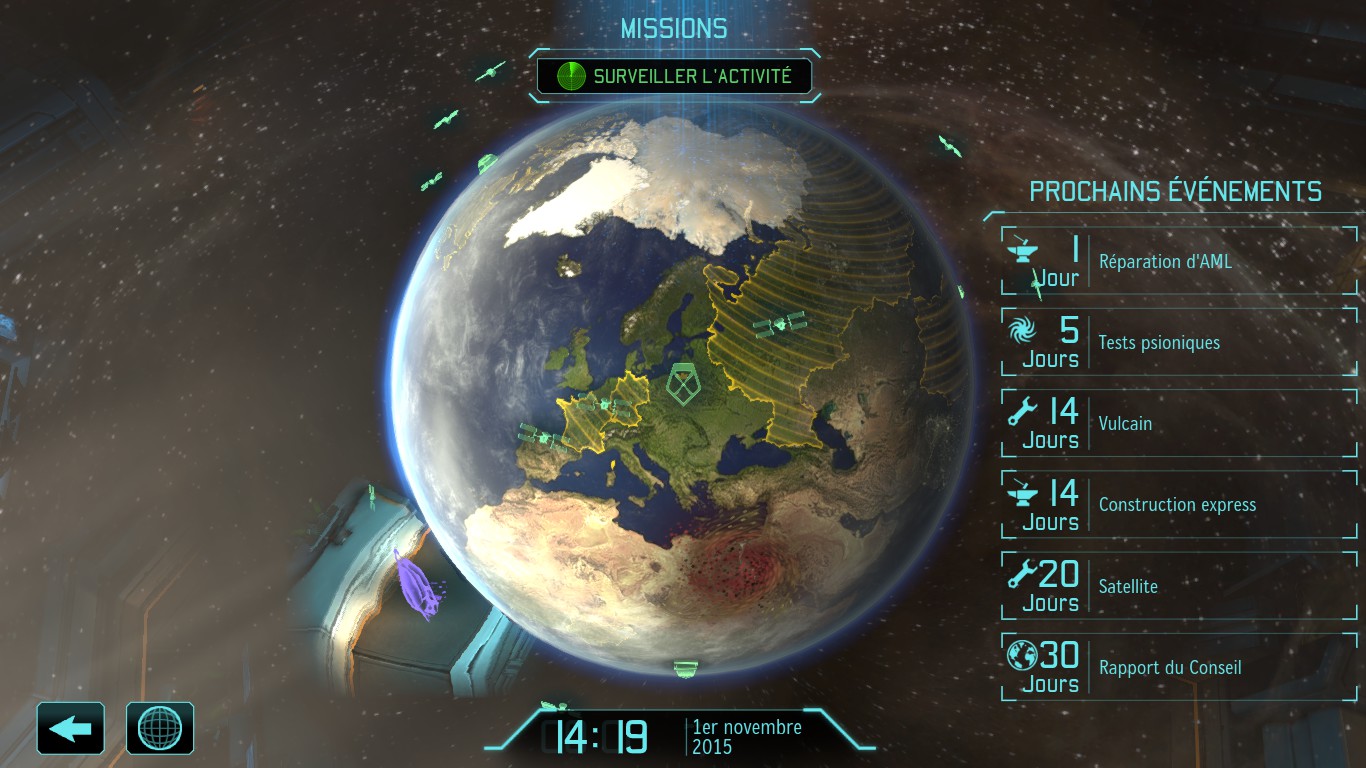
Task: Go back using the arrow button
Action: [x=71, y=728]
